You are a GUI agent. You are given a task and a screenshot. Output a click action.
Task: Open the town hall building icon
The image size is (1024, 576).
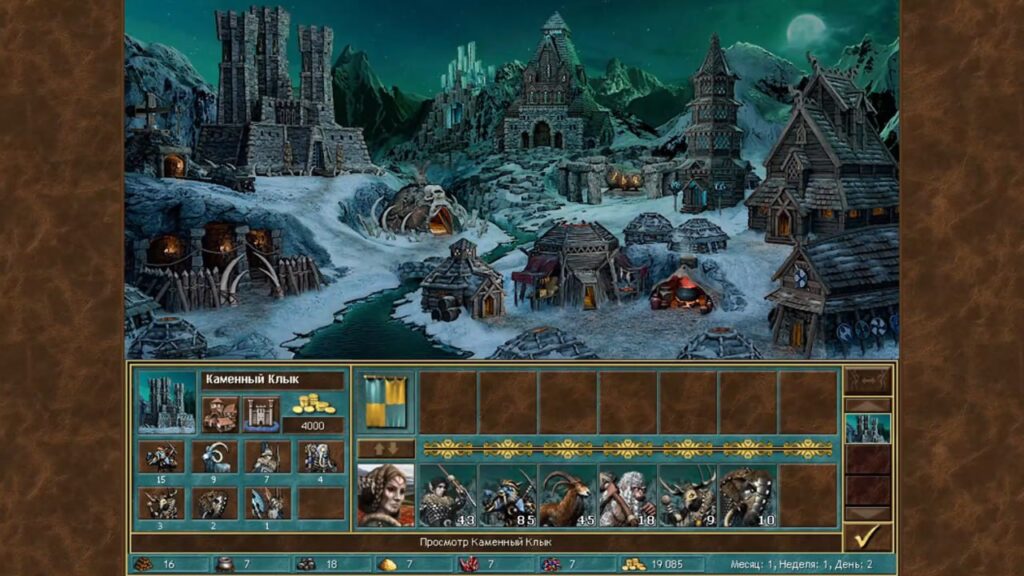click(220, 412)
